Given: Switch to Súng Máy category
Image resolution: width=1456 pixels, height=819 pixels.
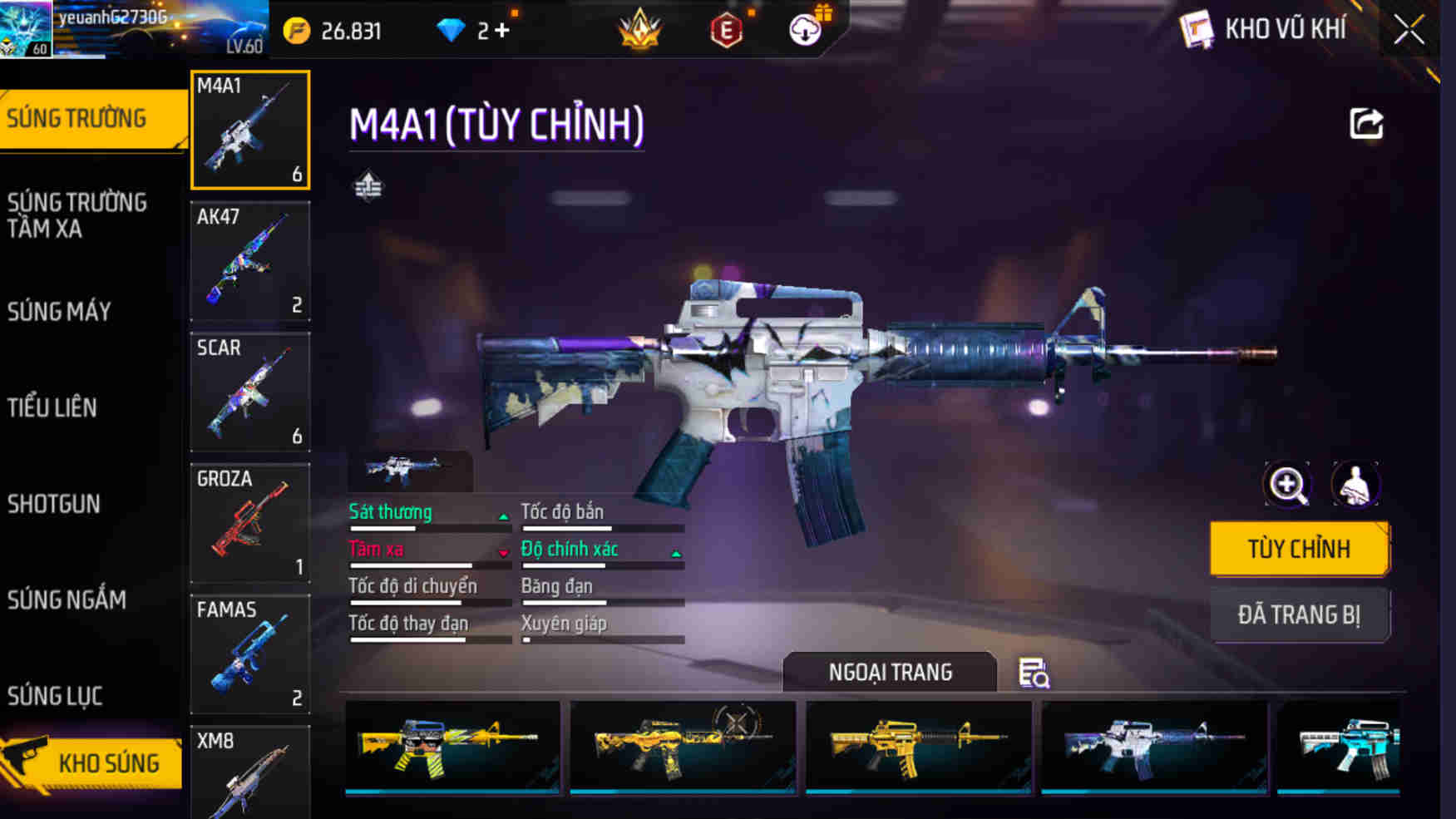Looking at the screenshot, I should 60,312.
